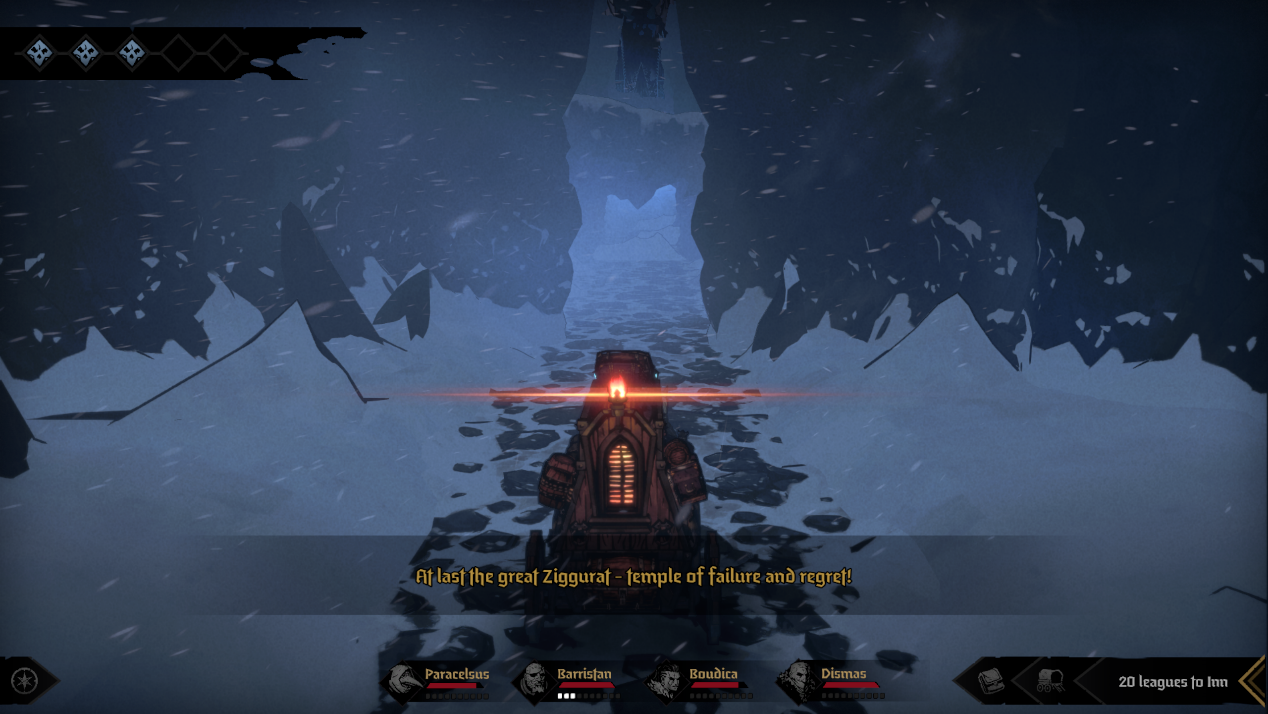
Task: Select Barristan's hero portrait
Action: [535, 682]
